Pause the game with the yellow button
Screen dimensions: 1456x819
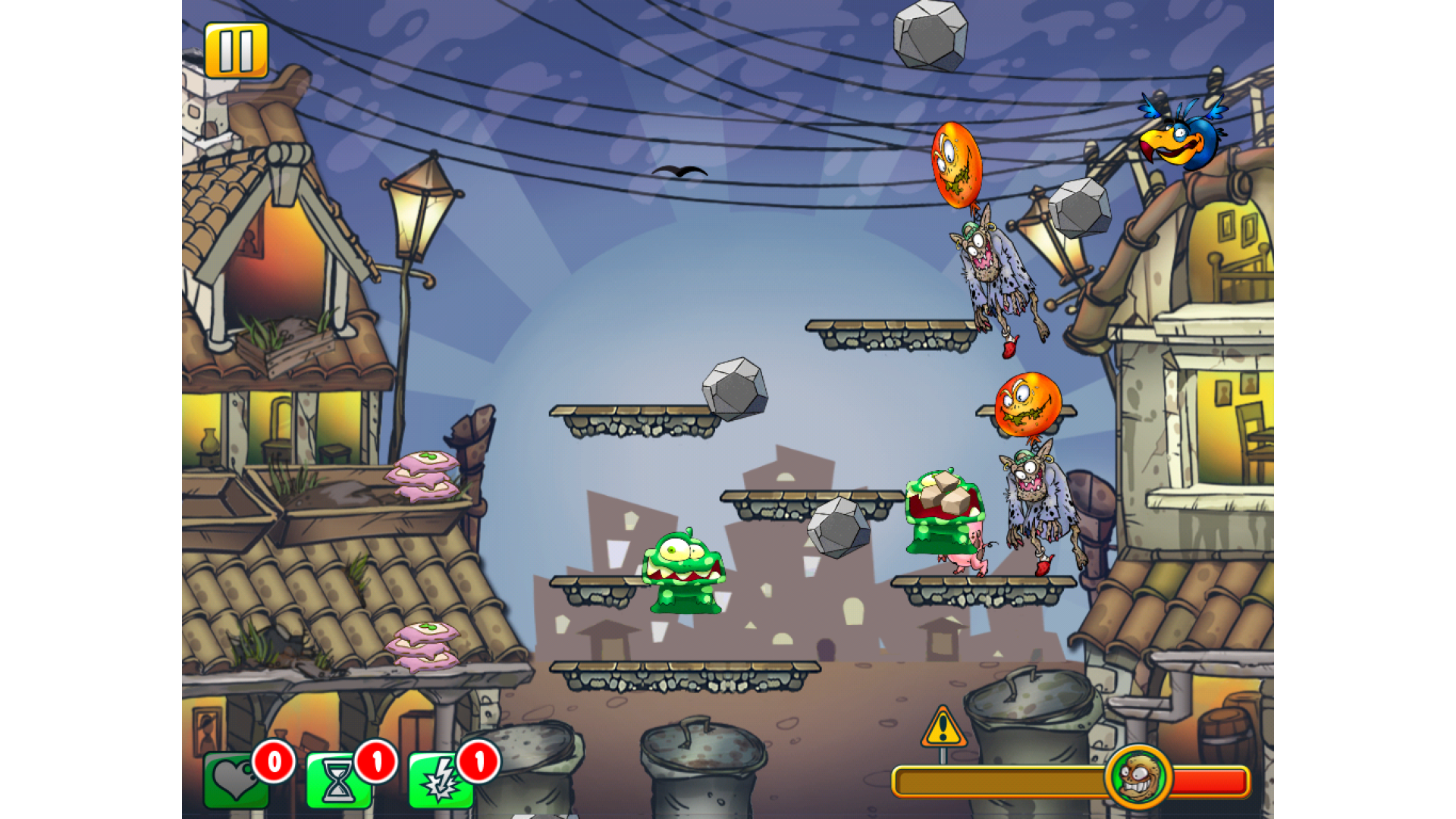pyautogui.click(x=236, y=50)
